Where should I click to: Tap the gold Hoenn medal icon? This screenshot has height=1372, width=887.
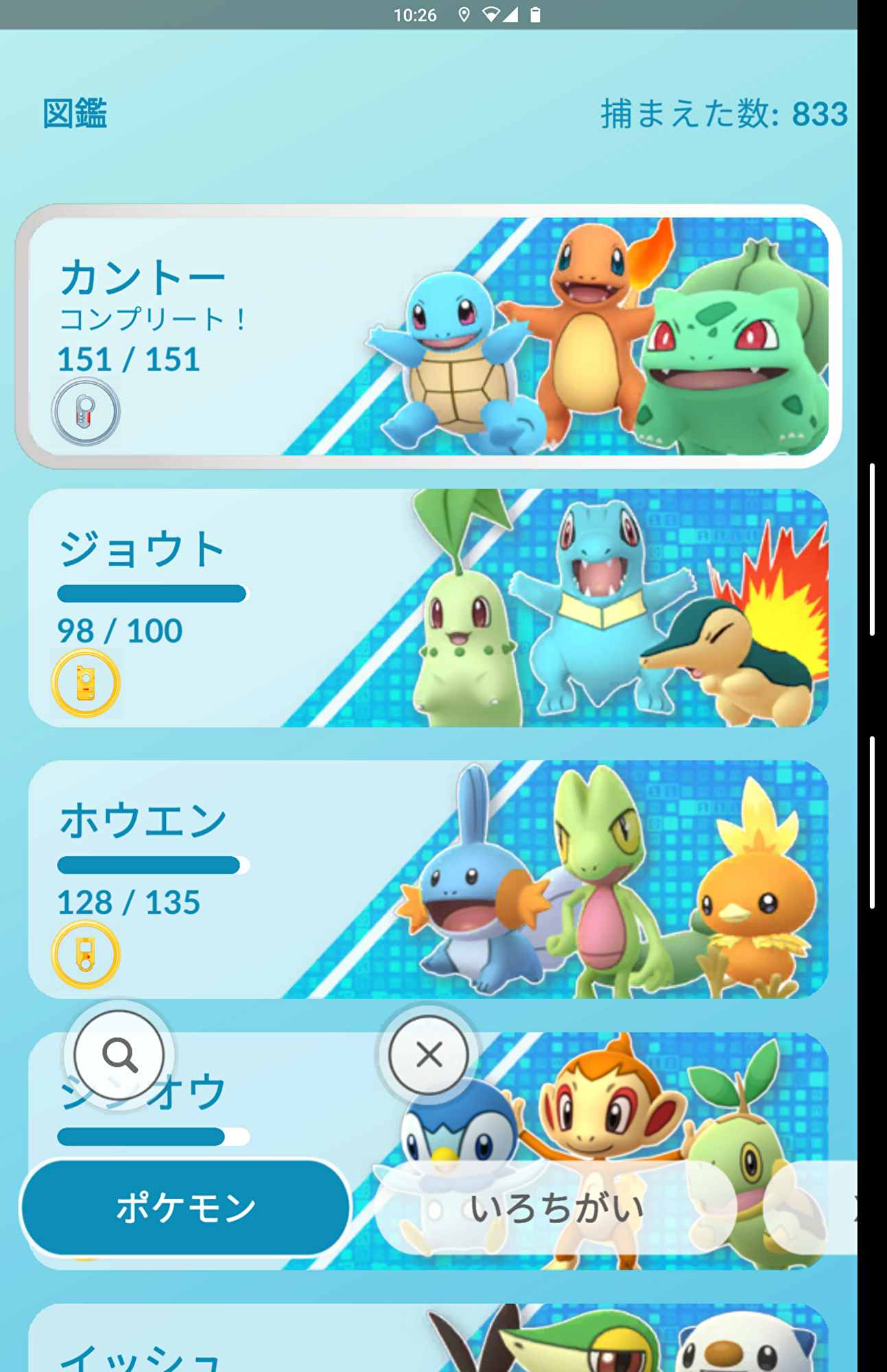point(86,954)
